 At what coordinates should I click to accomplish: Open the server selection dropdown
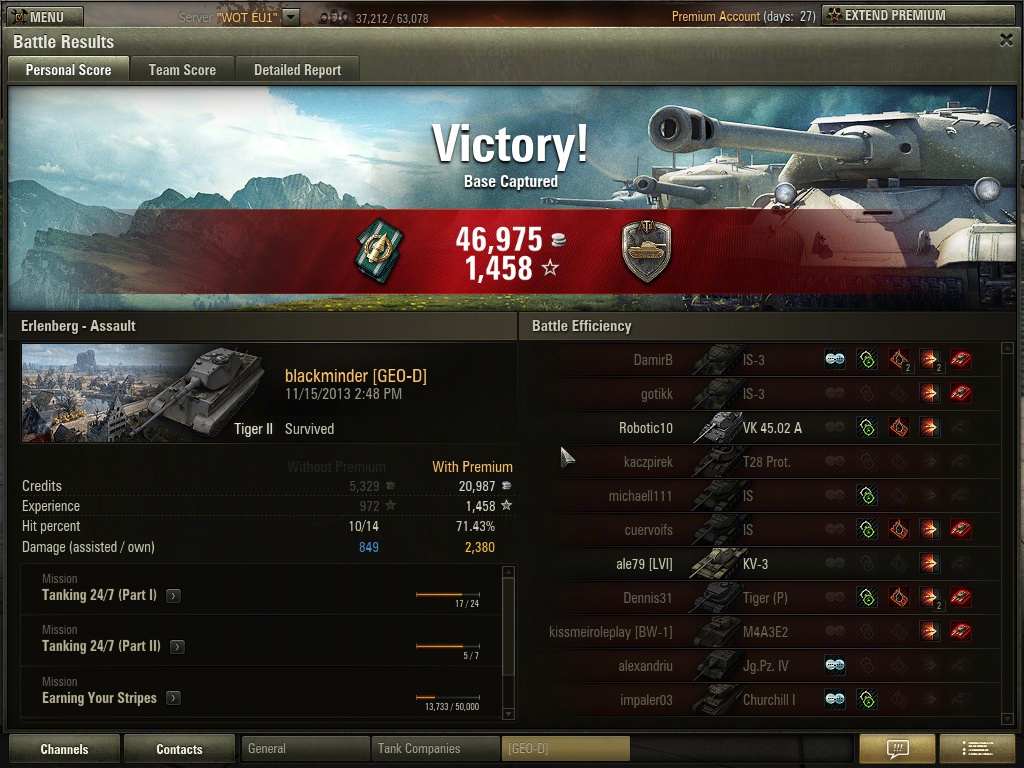[290, 17]
